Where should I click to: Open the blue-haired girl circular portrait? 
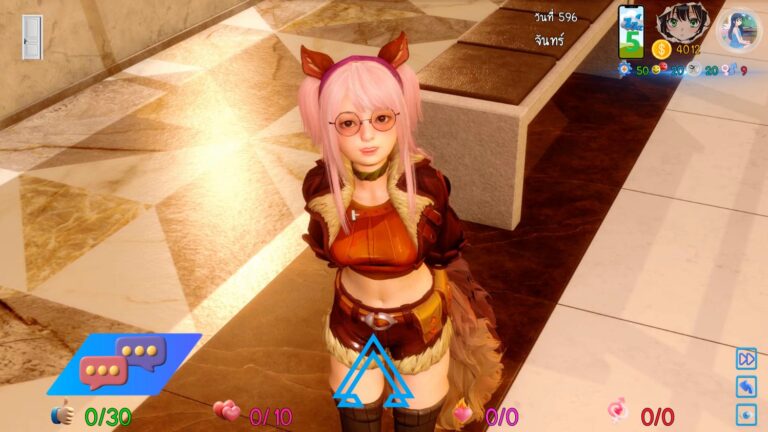tap(740, 30)
